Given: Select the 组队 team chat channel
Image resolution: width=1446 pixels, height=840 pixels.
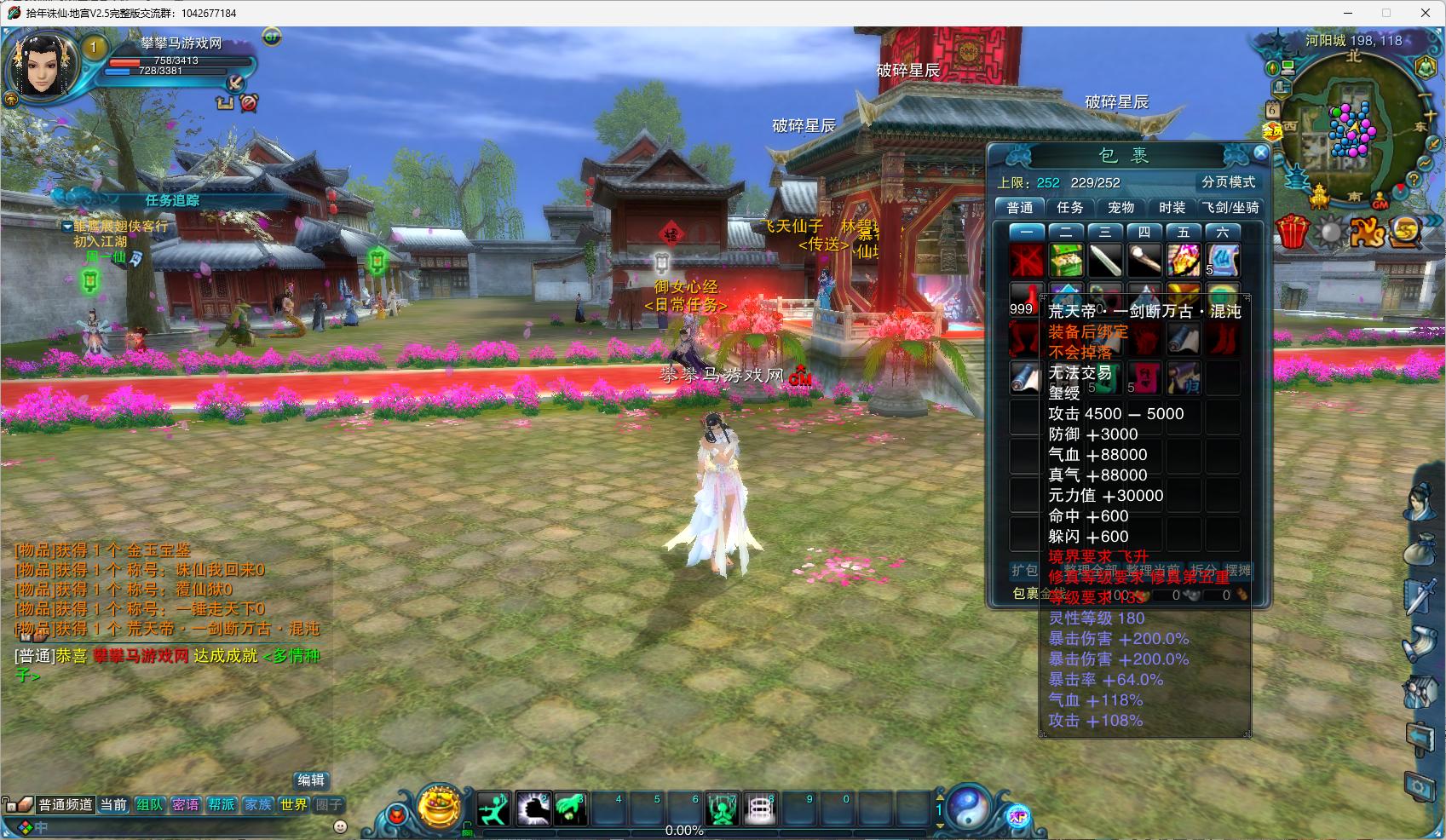Looking at the screenshot, I should (149, 804).
